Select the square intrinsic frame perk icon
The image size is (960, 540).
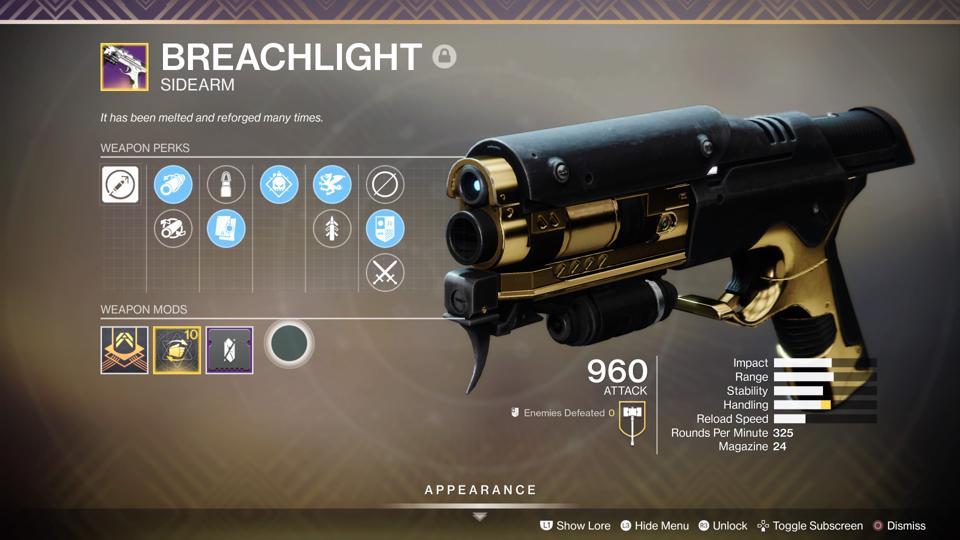click(x=120, y=185)
